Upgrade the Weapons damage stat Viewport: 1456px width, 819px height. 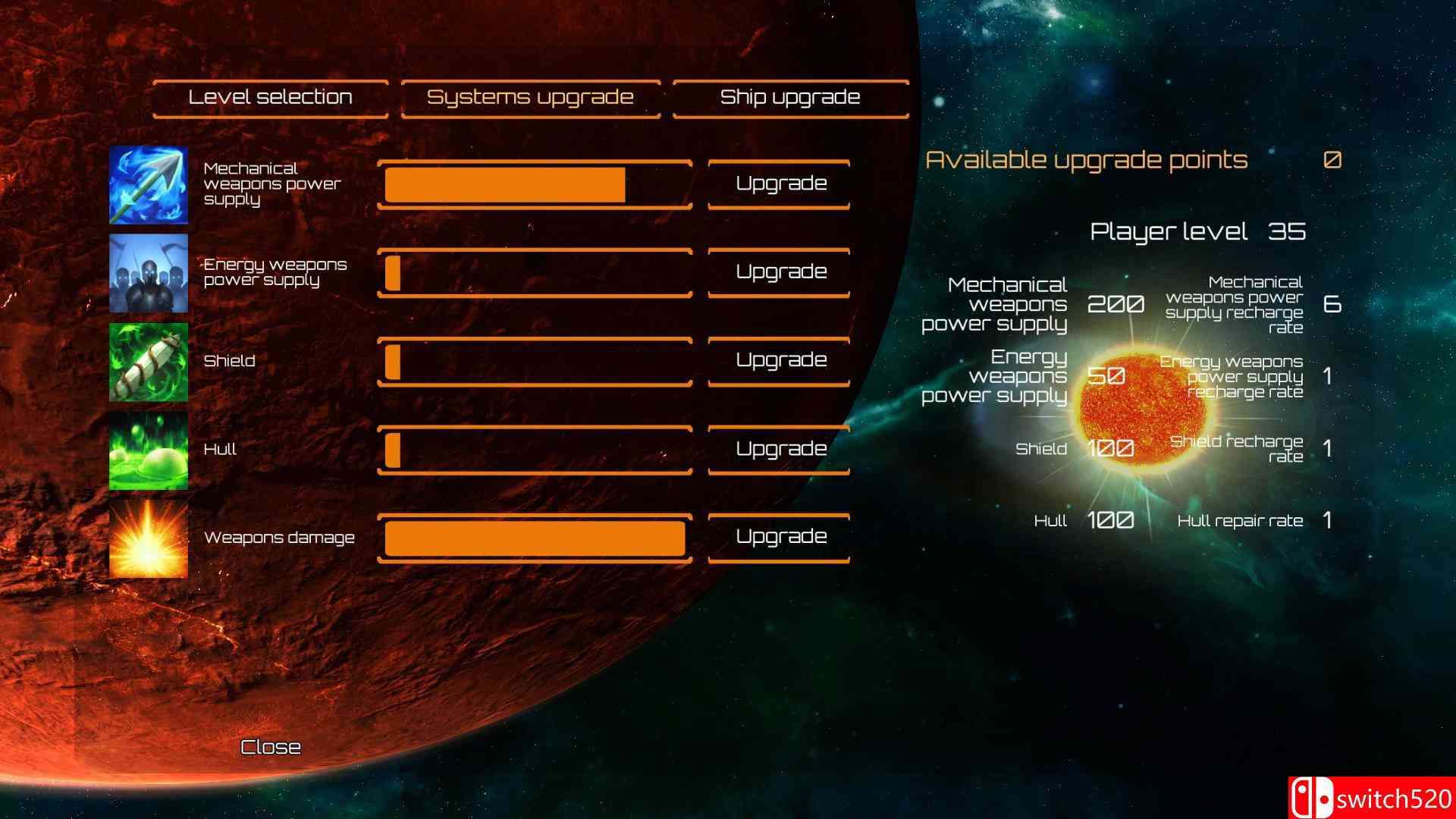[778, 536]
